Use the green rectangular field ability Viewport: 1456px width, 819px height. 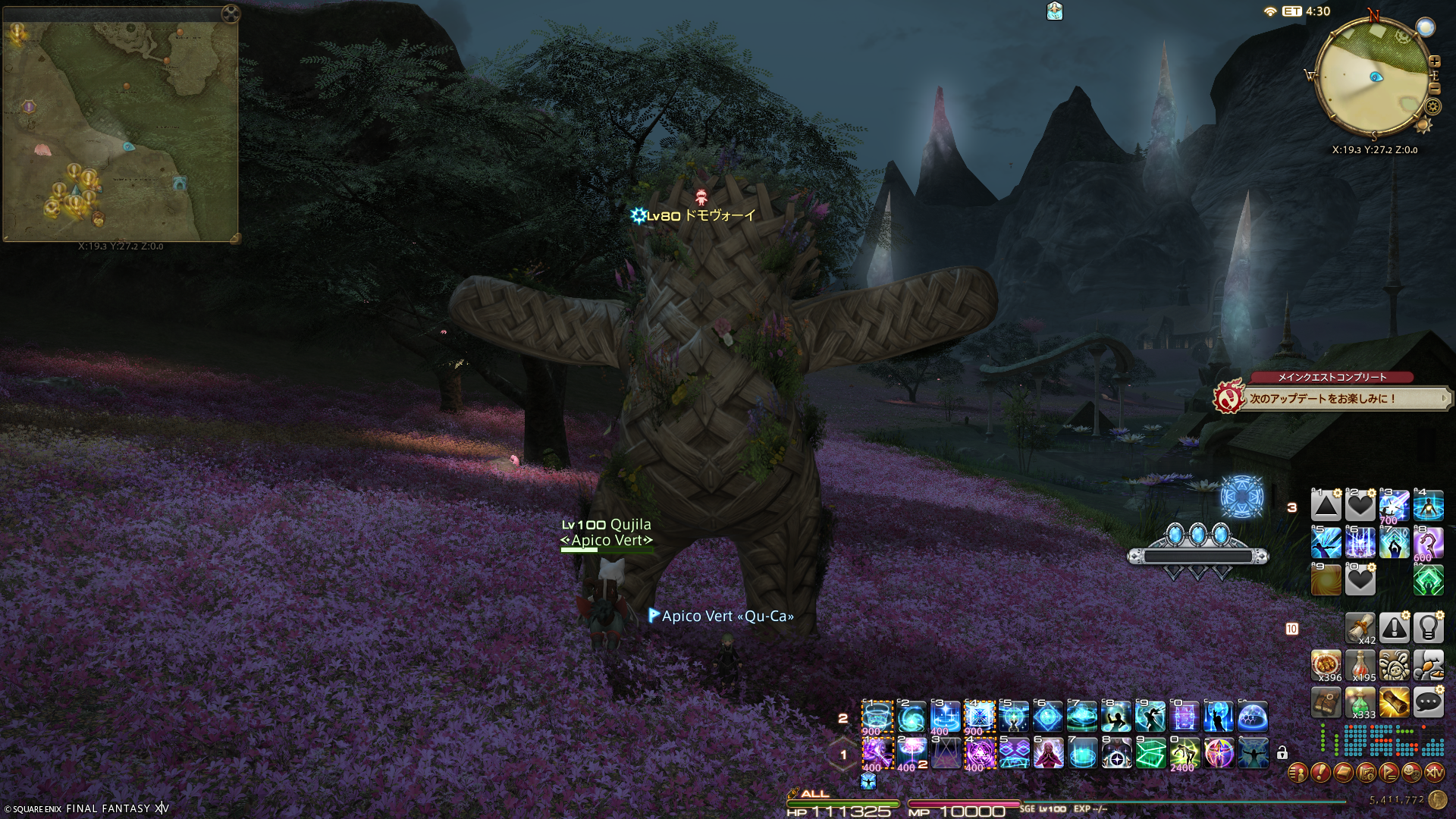[1150, 754]
